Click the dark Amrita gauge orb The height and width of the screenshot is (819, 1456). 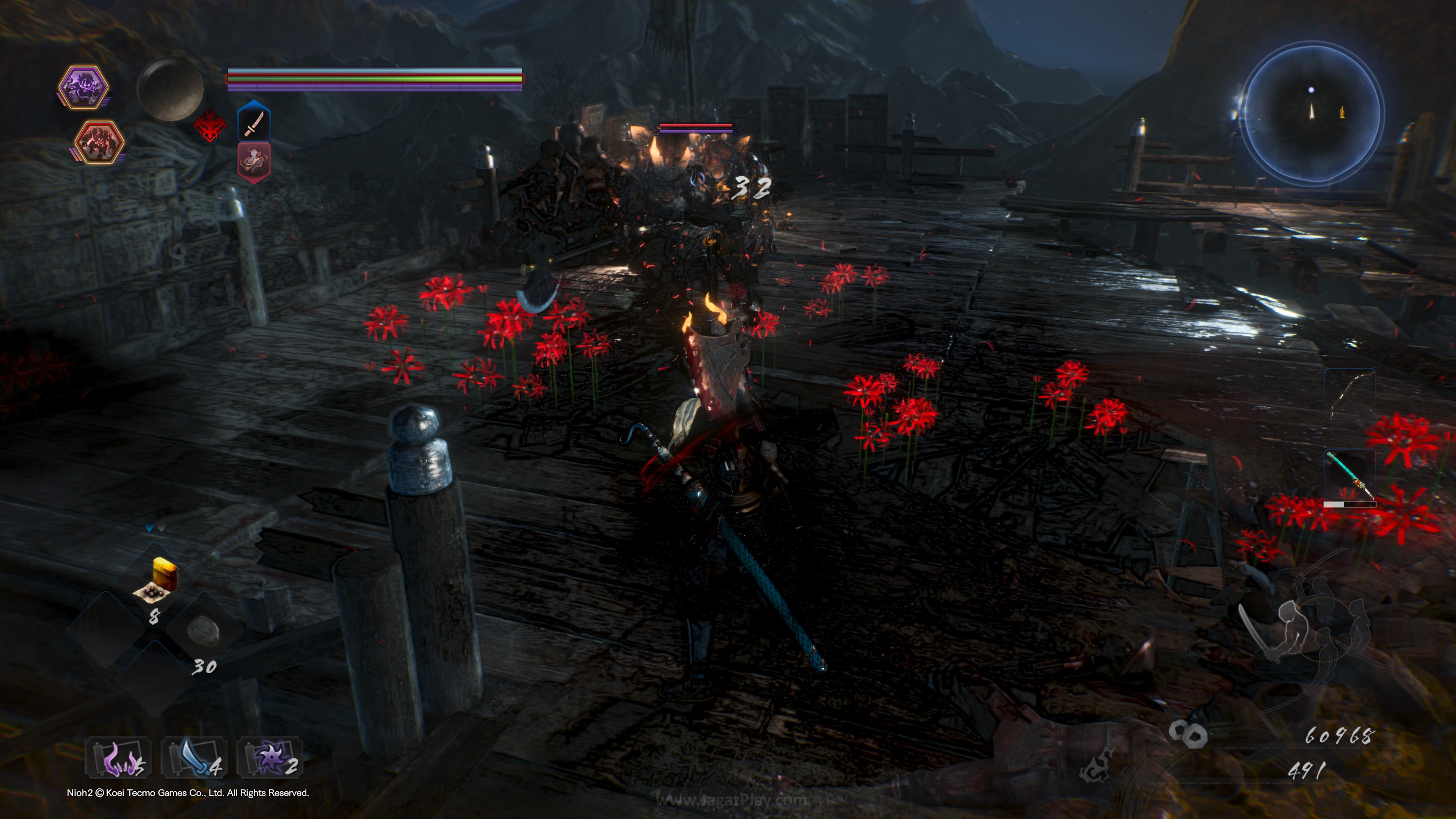[170, 89]
